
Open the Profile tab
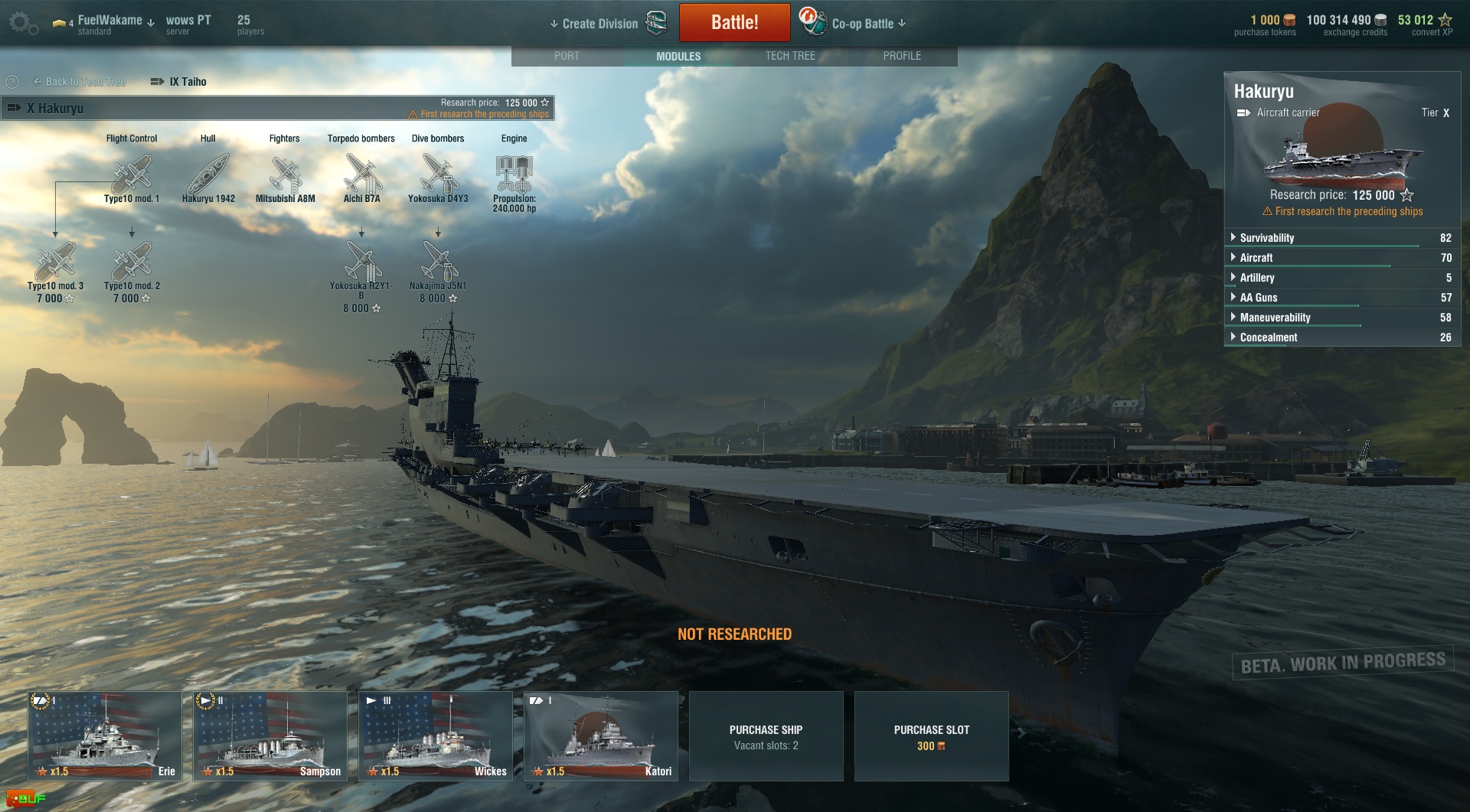(x=902, y=56)
